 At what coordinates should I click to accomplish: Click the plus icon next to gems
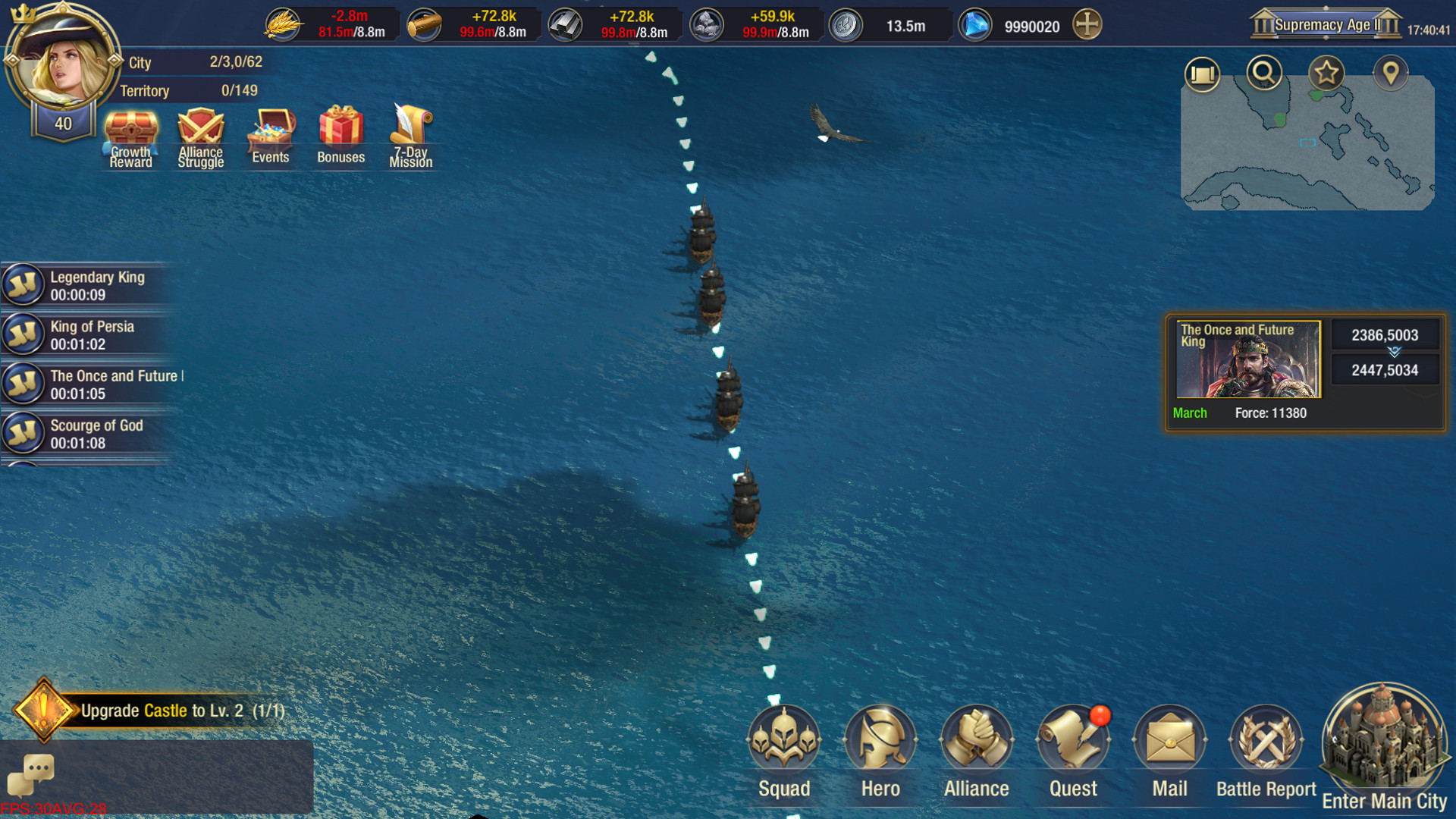click(x=1084, y=24)
